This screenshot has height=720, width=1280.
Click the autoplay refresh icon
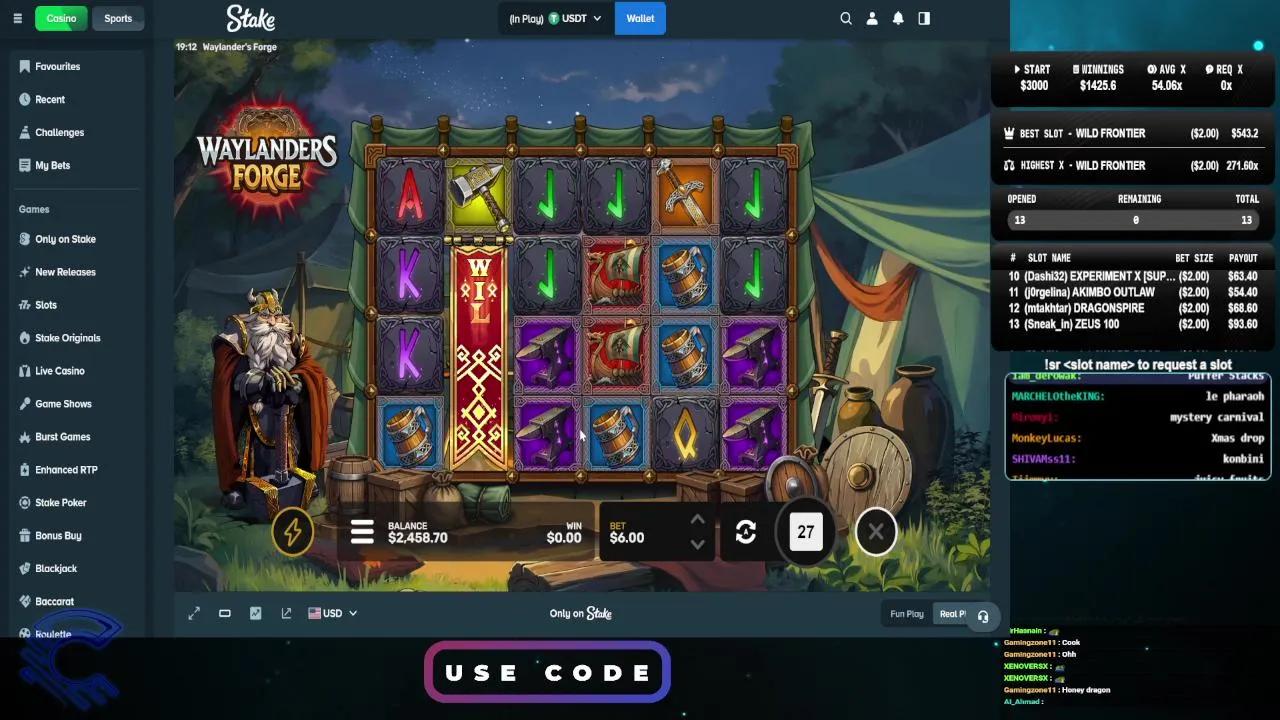click(x=745, y=531)
